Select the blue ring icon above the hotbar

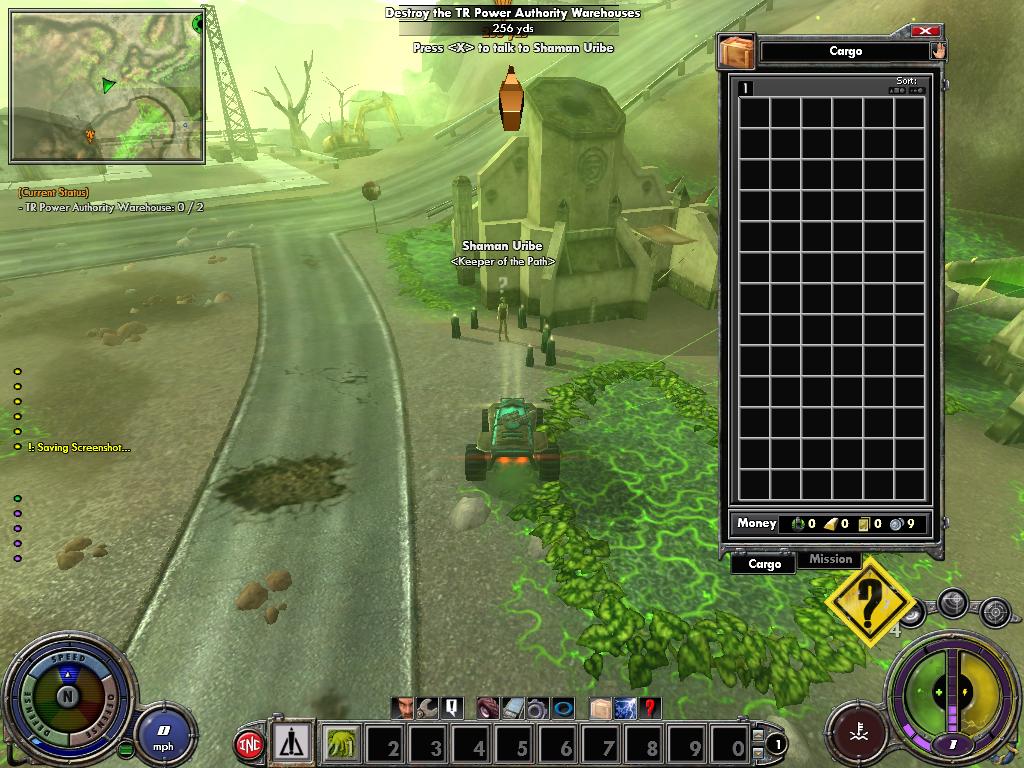coord(563,708)
